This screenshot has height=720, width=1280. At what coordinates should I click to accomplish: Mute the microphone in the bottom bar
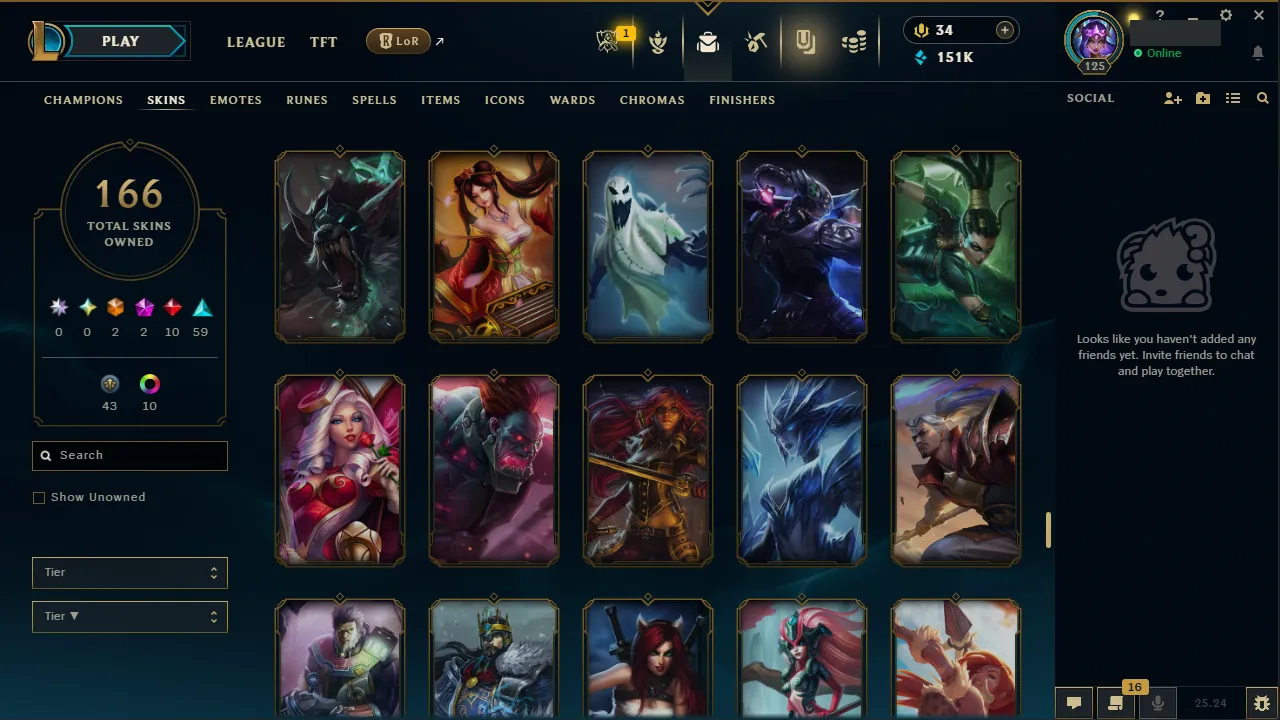pos(1157,701)
